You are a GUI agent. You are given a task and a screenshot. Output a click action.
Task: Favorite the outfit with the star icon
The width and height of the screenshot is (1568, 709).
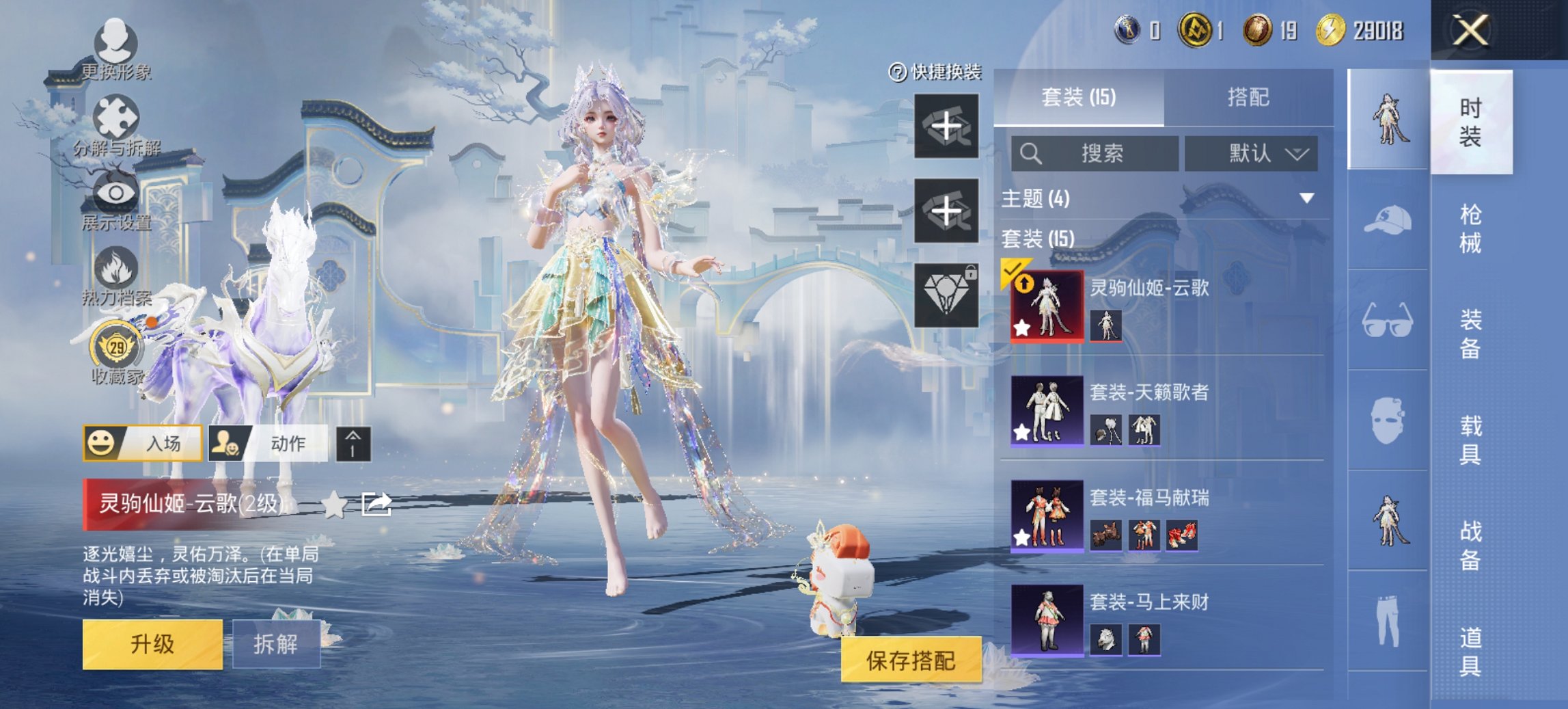coord(333,505)
